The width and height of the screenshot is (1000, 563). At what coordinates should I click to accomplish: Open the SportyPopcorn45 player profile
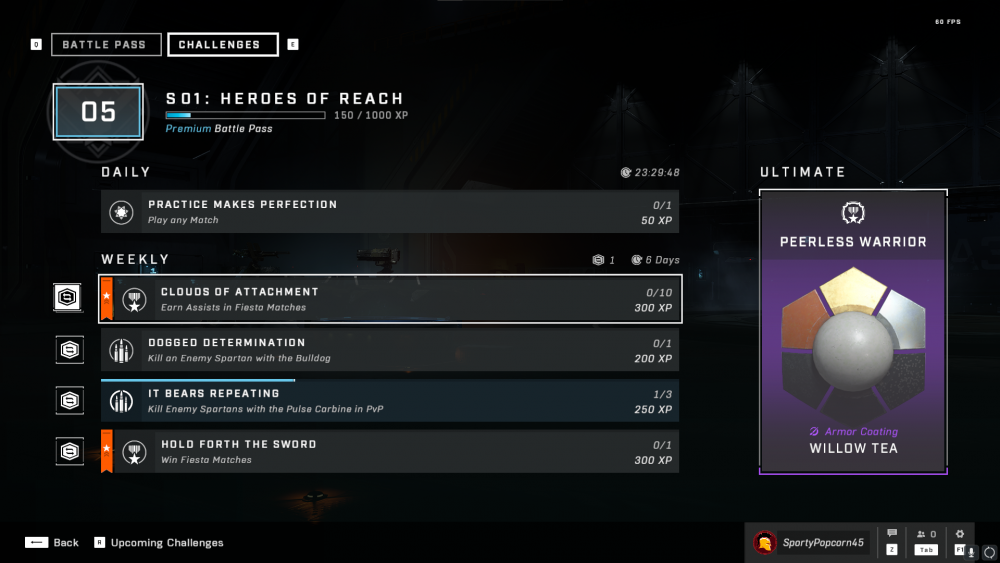tap(811, 542)
